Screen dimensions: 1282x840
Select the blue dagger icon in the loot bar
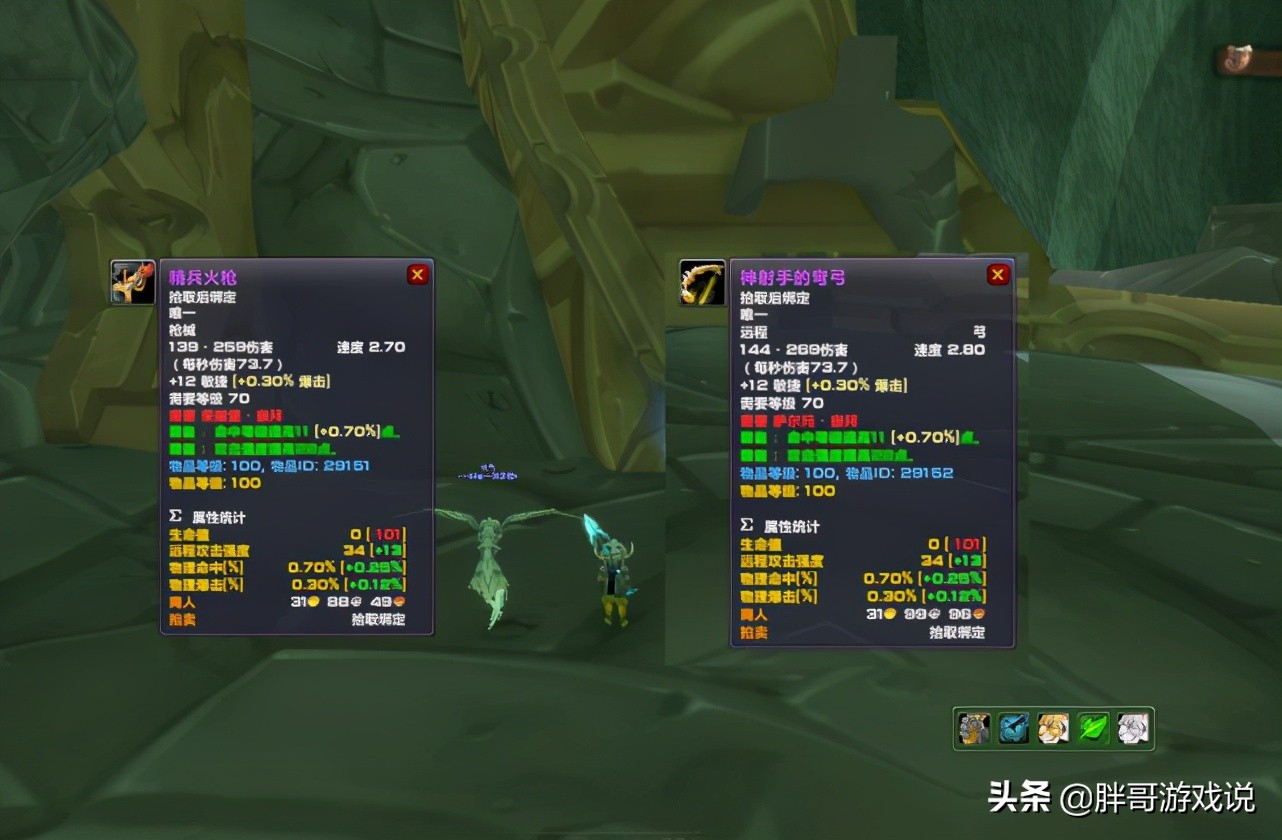click(1011, 728)
